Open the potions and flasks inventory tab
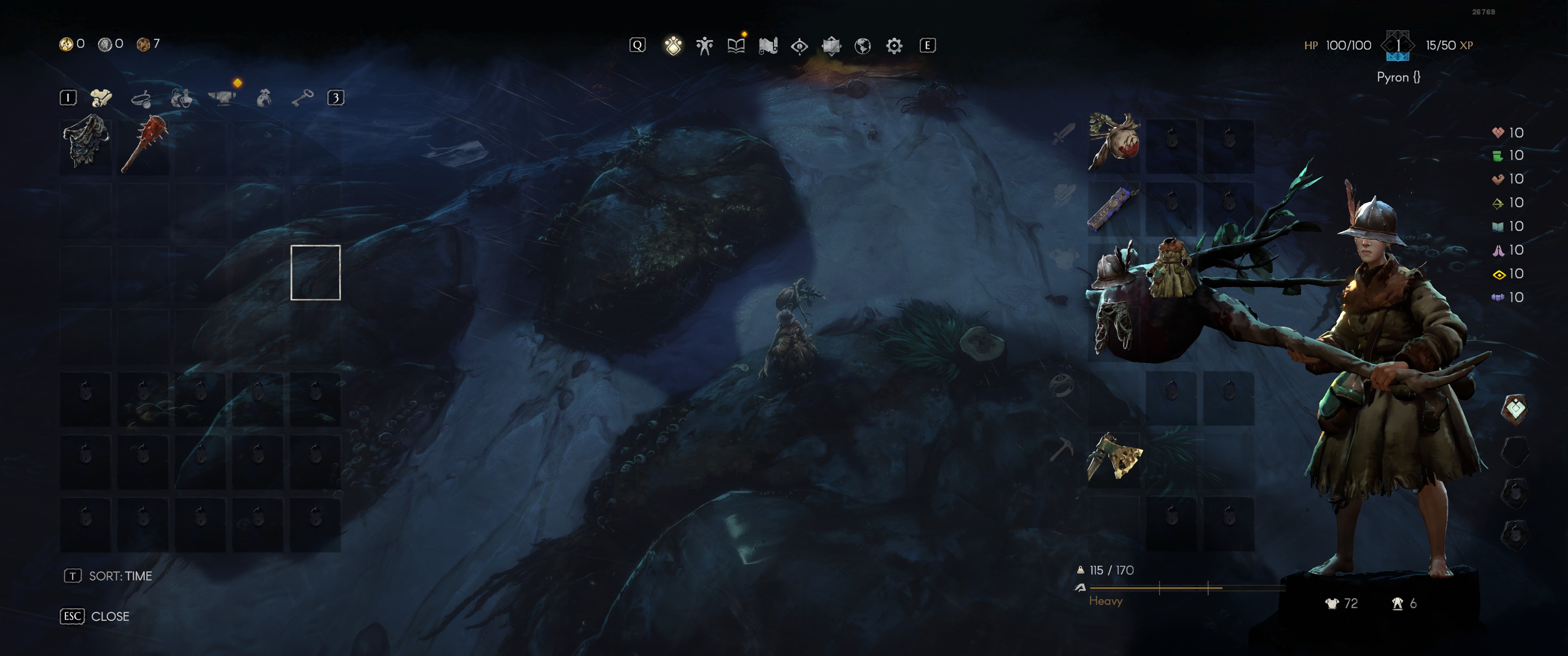Viewport: 1568px width, 656px height. click(x=181, y=98)
